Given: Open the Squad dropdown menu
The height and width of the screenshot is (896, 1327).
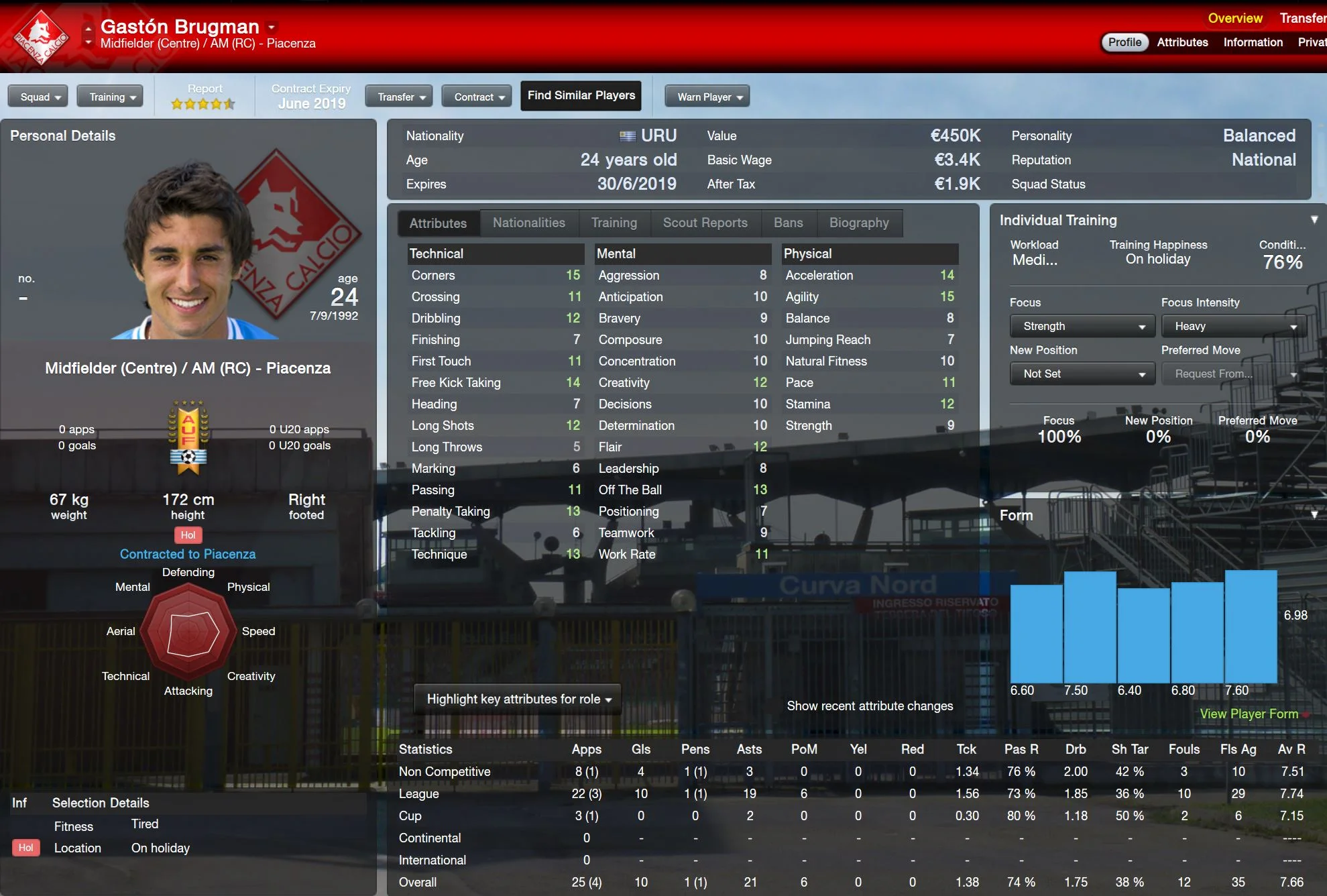Looking at the screenshot, I should 38,97.
